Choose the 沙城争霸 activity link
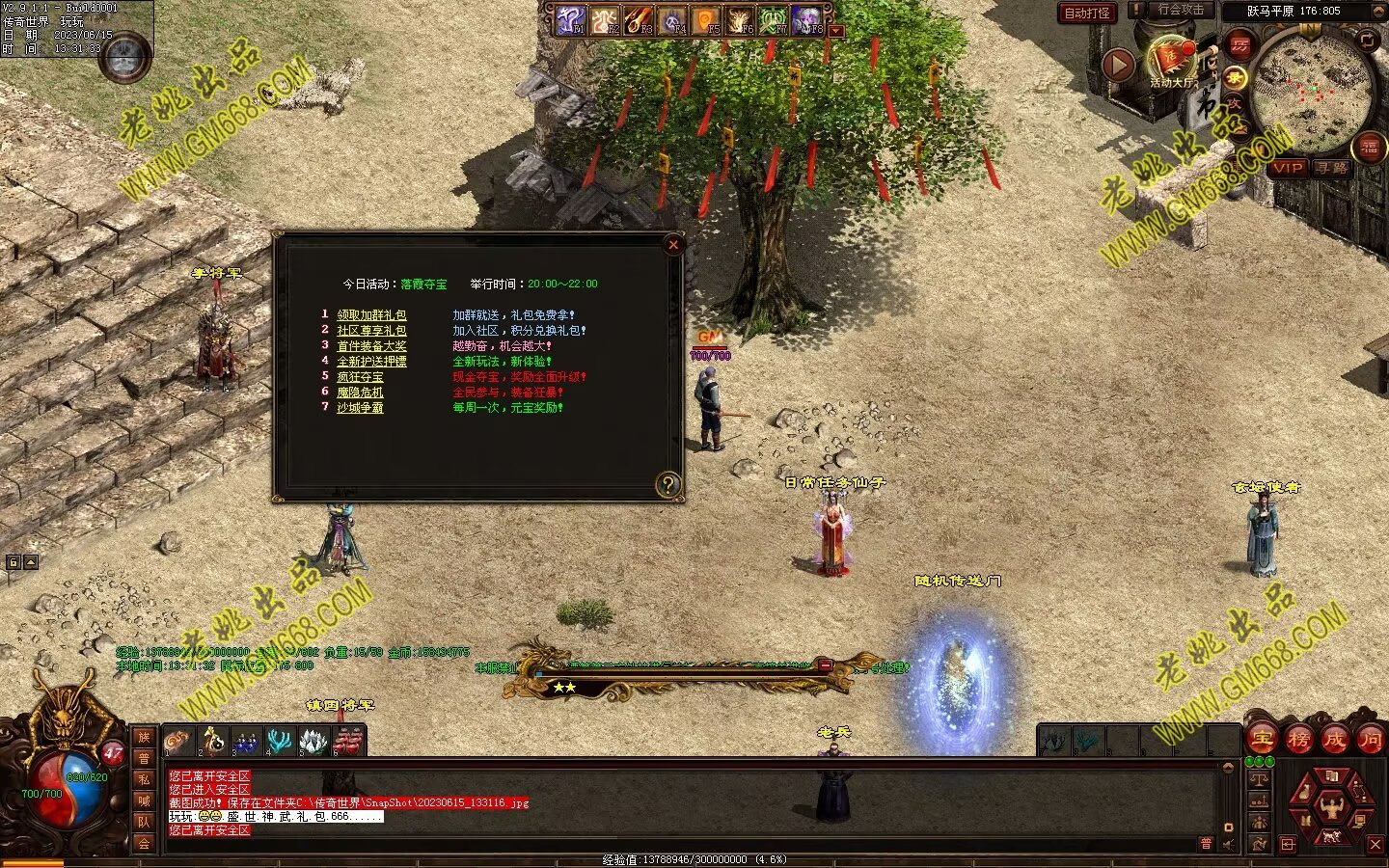This screenshot has width=1389, height=868. (360, 408)
